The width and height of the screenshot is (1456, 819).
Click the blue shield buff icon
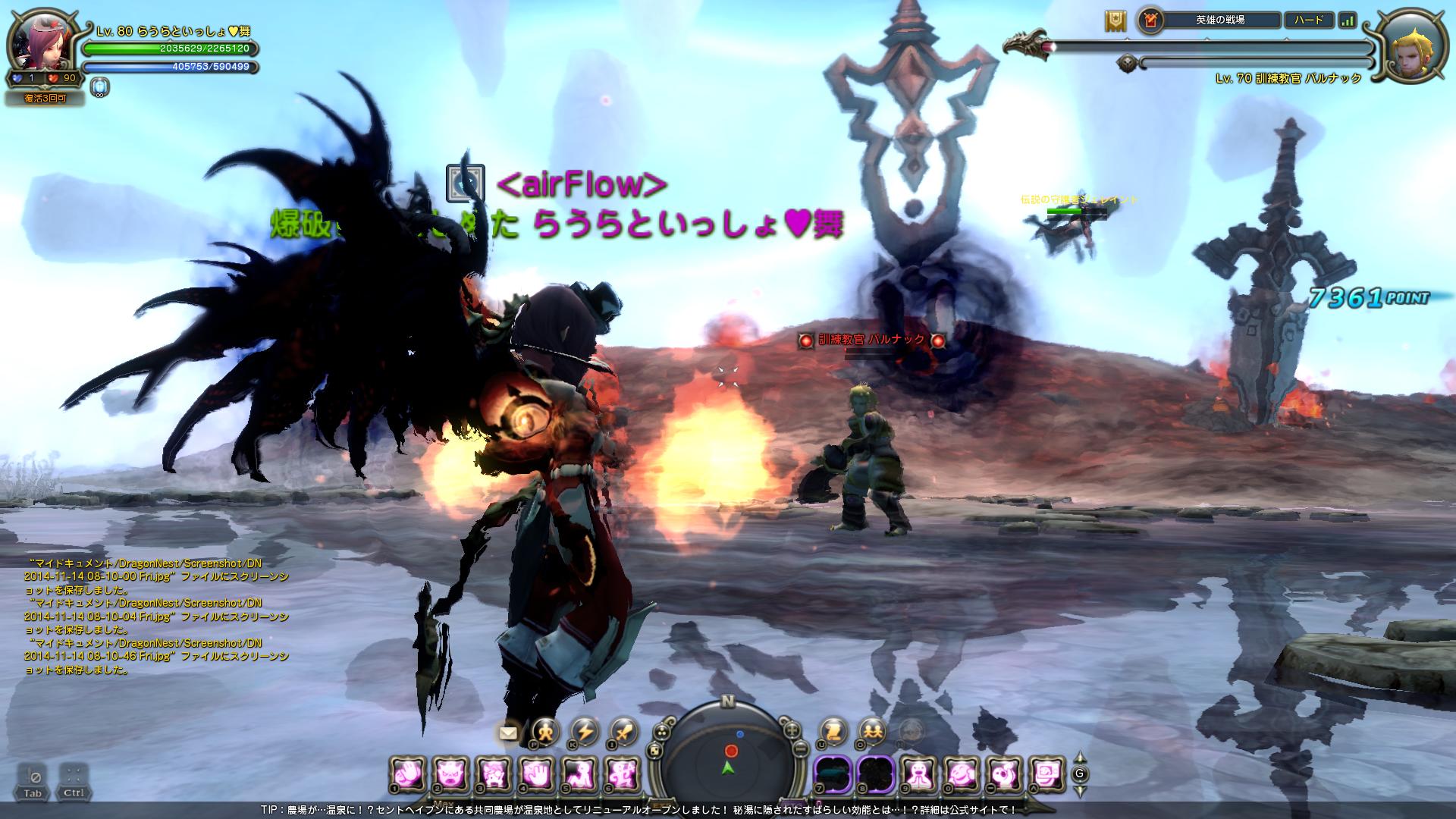tap(99, 87)
